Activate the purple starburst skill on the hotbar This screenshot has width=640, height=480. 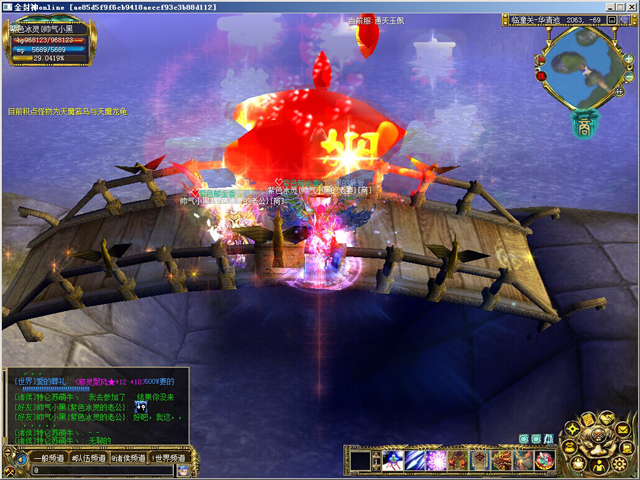point(437,460)
